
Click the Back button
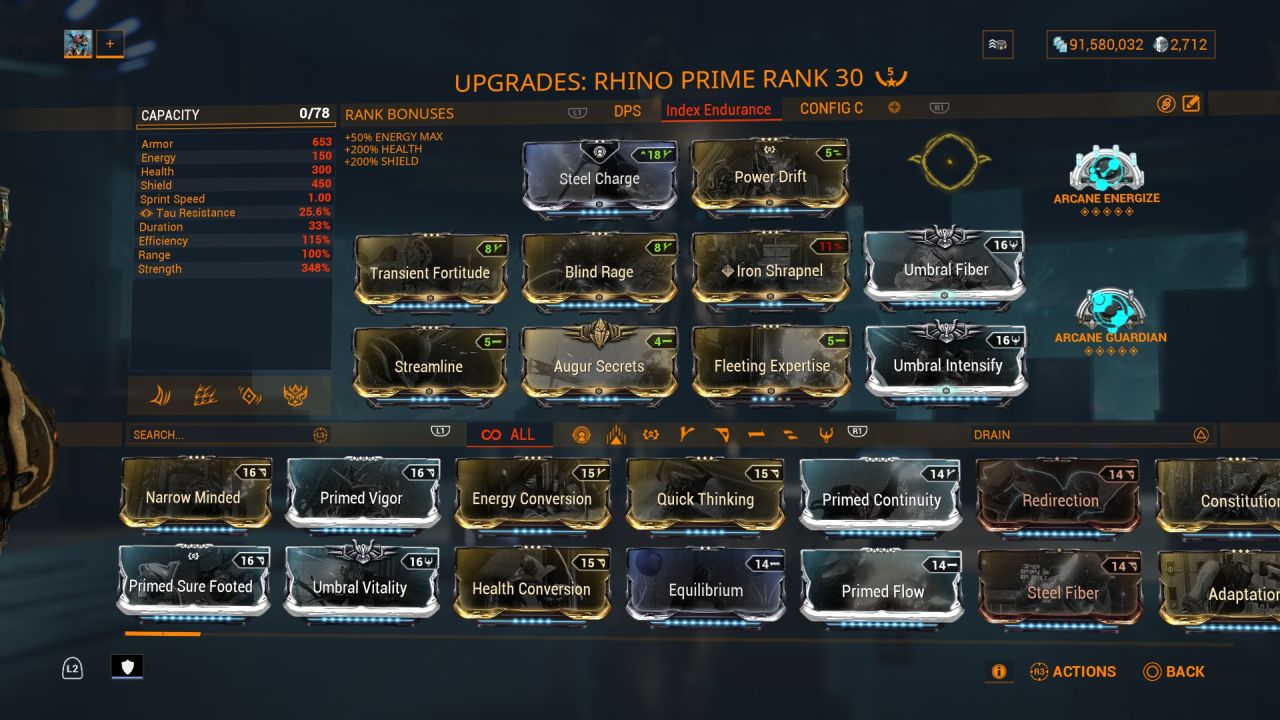pos(1175,671)
